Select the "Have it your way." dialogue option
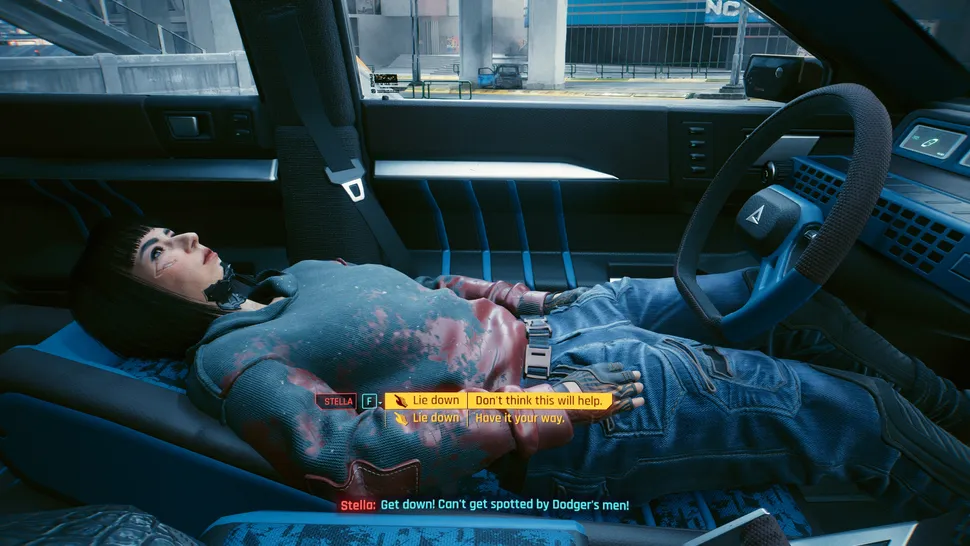This screenshot has width=970, height=546. coord(514,418)
